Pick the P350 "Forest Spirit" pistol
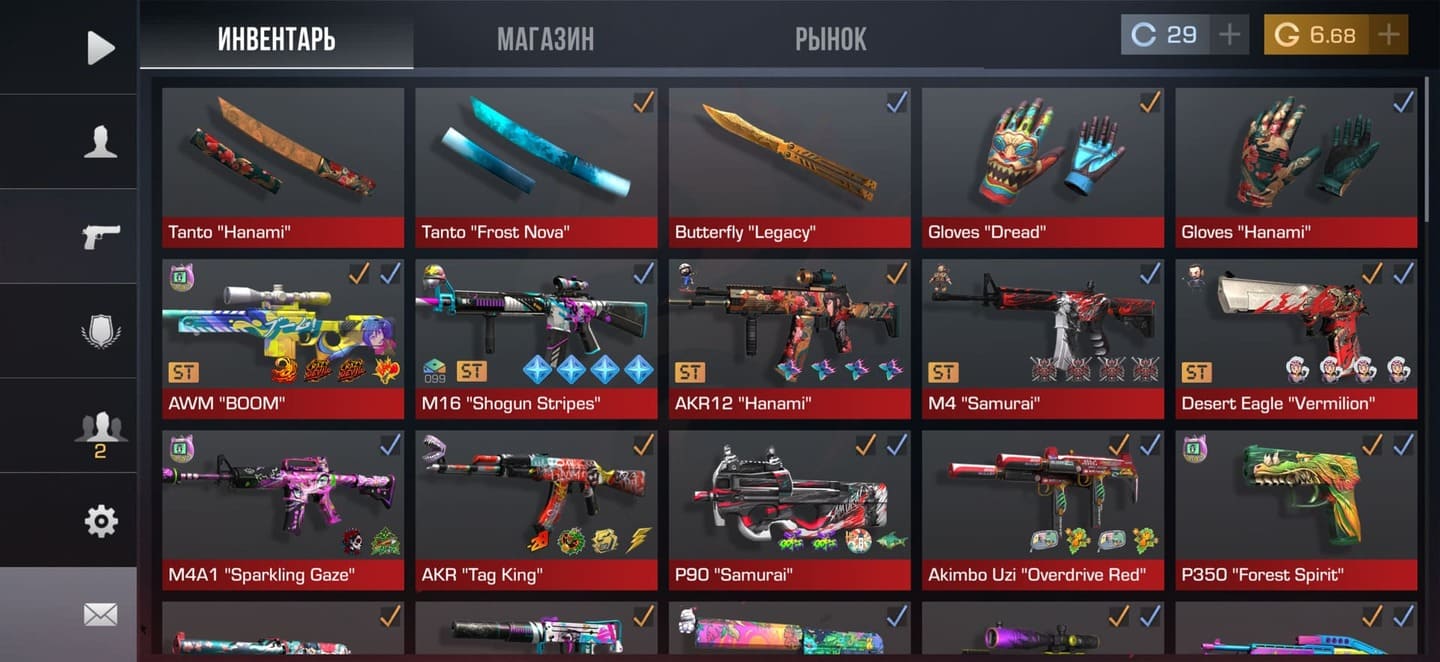This screenshot has width=1440, height=662. tap(1296, 510)
